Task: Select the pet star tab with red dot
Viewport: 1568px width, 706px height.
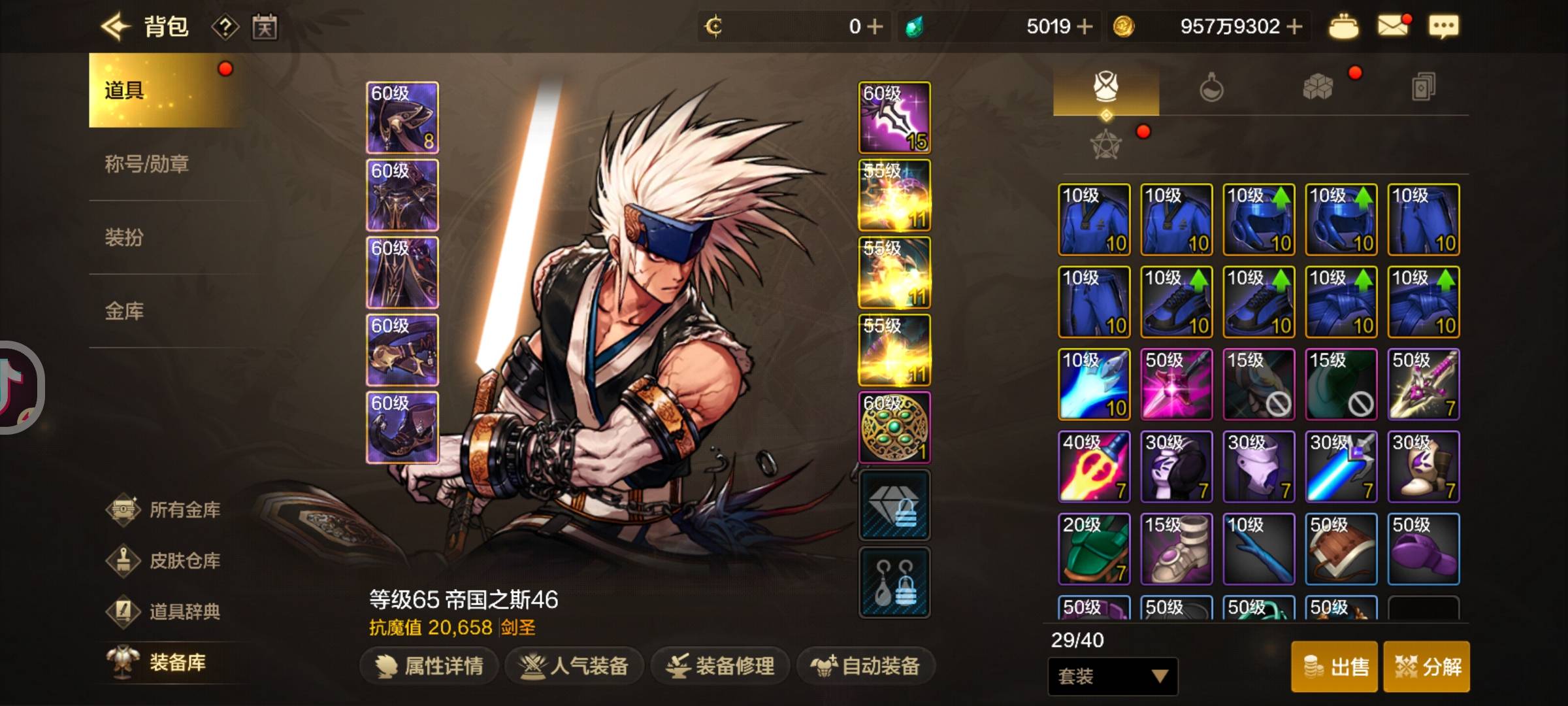Action: [1105, 145]
